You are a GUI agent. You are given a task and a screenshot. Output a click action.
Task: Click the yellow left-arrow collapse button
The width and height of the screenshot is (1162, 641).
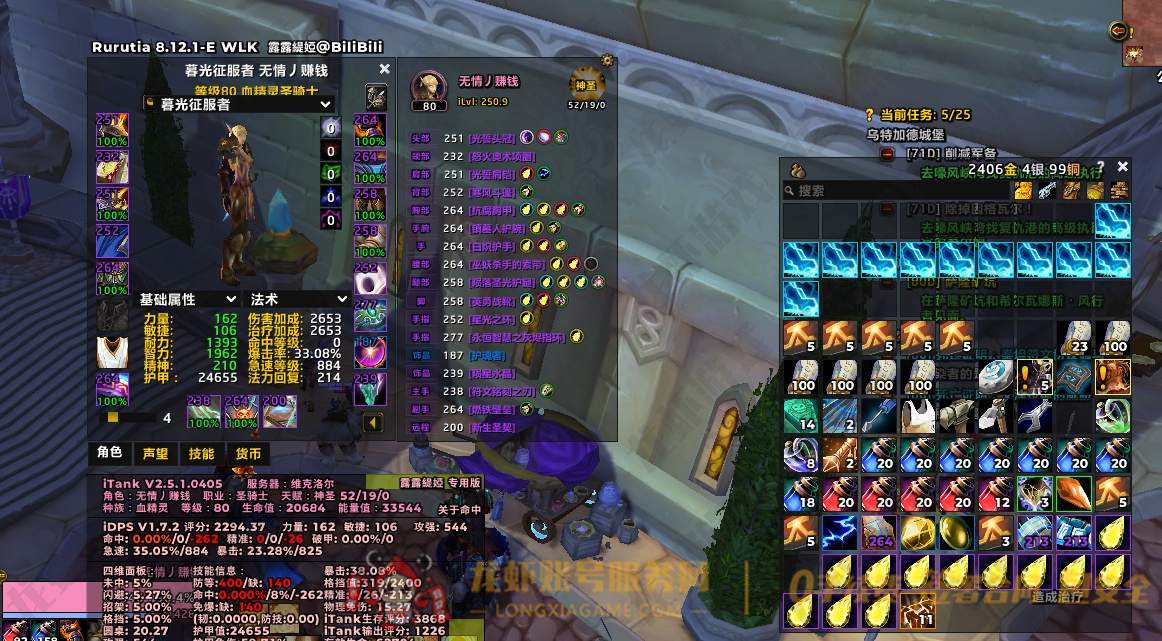[372, 423]
